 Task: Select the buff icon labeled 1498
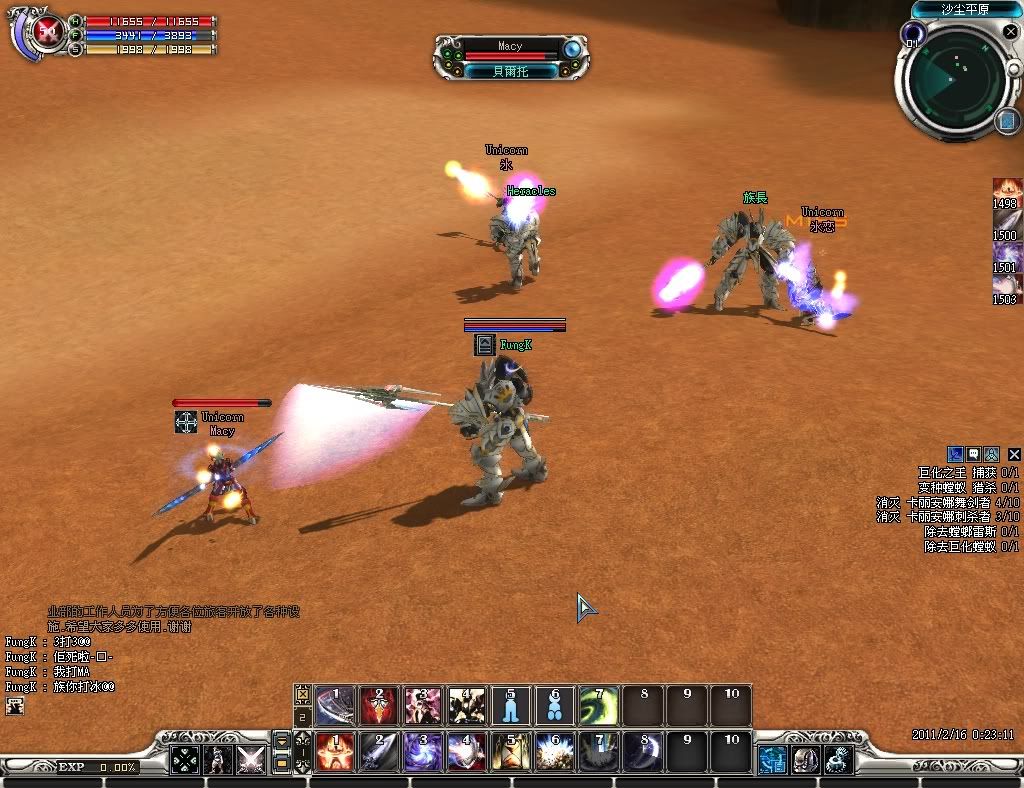1006,188
